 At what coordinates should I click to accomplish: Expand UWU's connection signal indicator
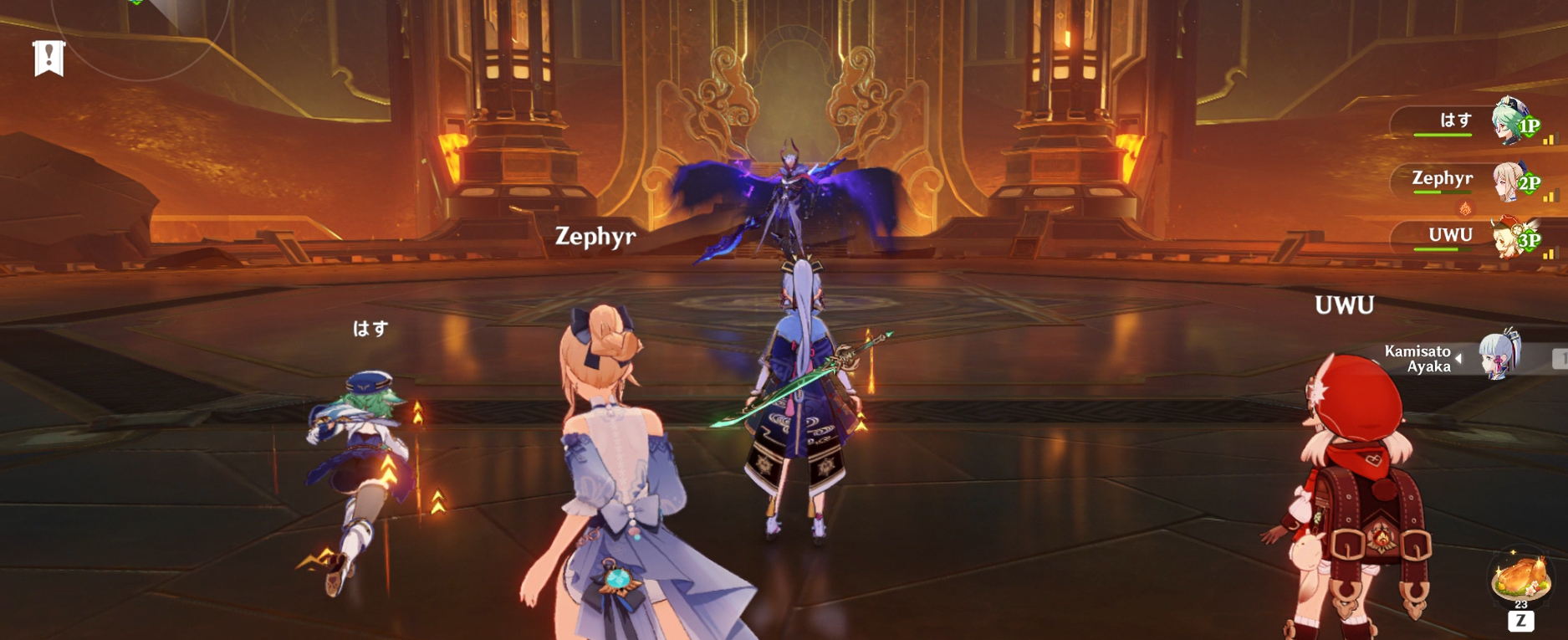tap(1550, 253)
